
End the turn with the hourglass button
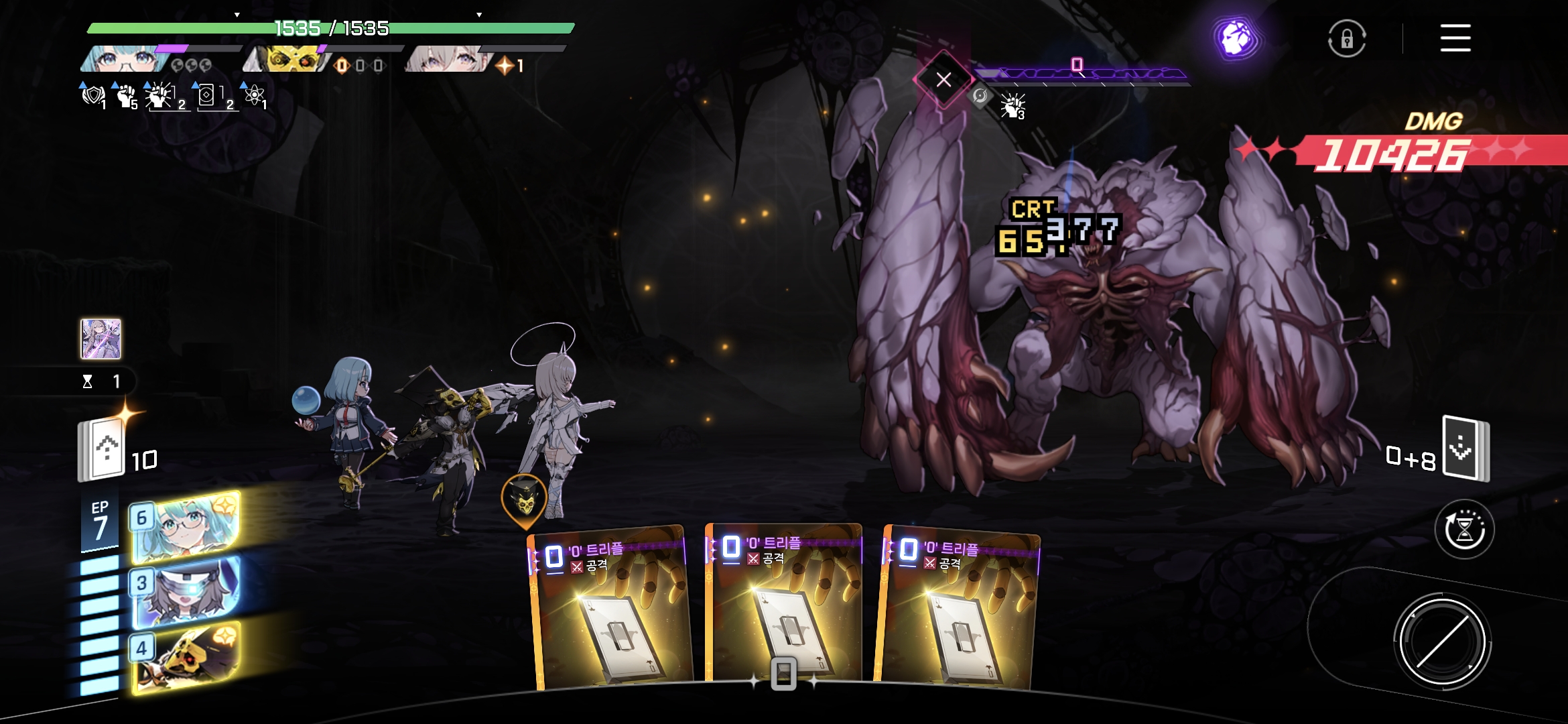point(1464,530)
